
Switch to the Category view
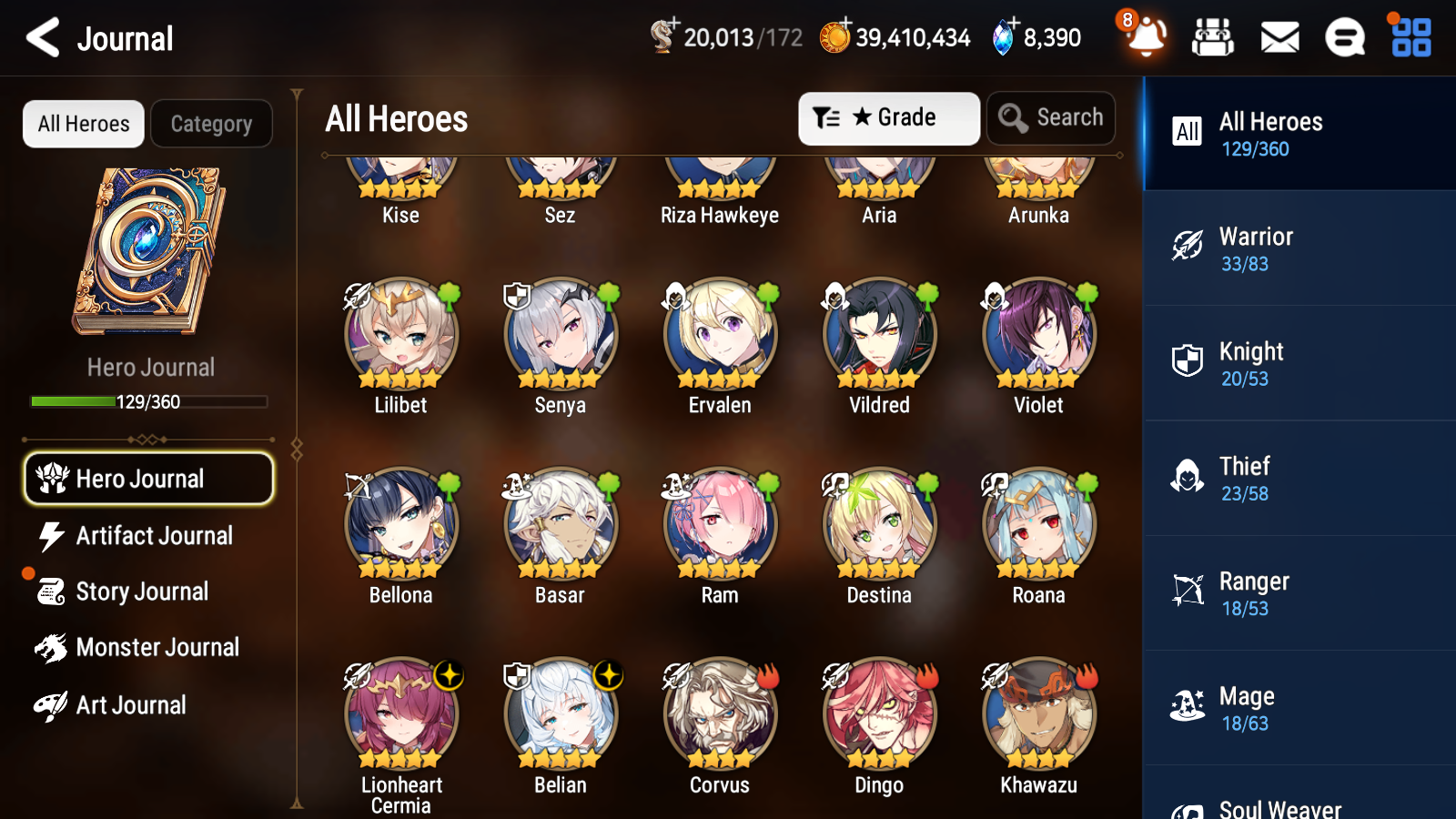pyautogui.click(x=211, y=124)
